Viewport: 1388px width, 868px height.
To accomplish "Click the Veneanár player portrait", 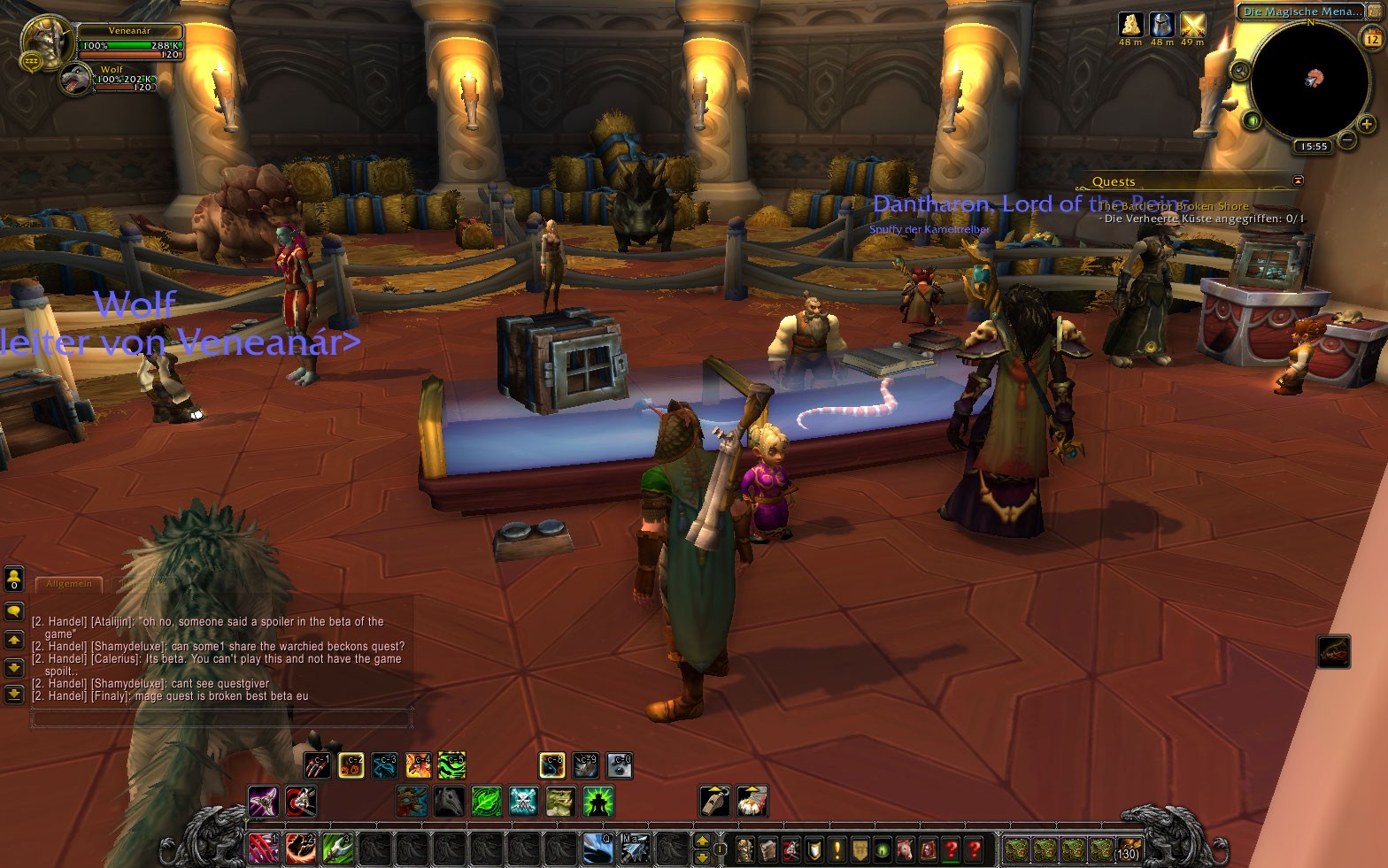I will 46,40.
